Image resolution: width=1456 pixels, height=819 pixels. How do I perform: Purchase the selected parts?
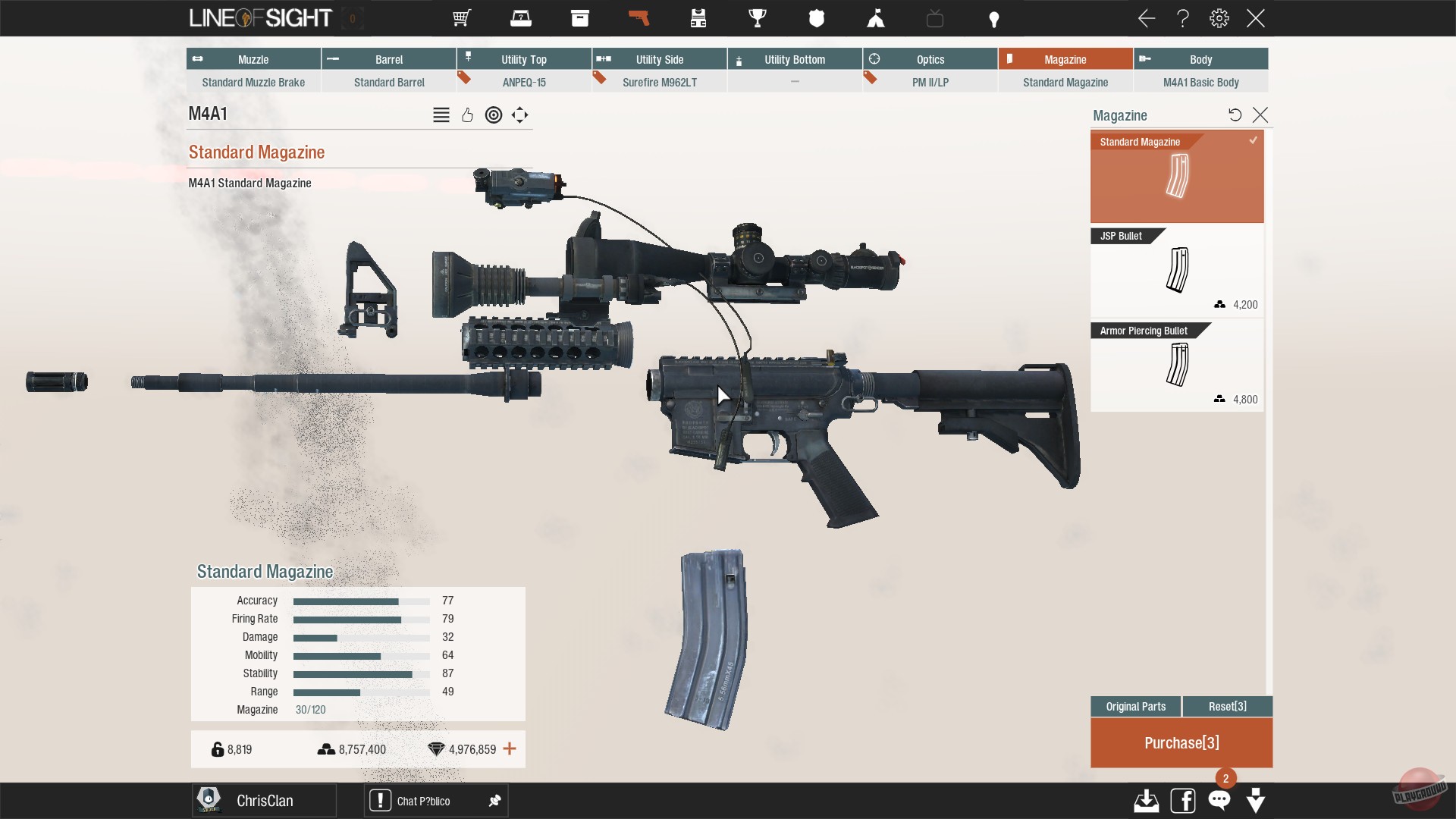point(1181,743)
